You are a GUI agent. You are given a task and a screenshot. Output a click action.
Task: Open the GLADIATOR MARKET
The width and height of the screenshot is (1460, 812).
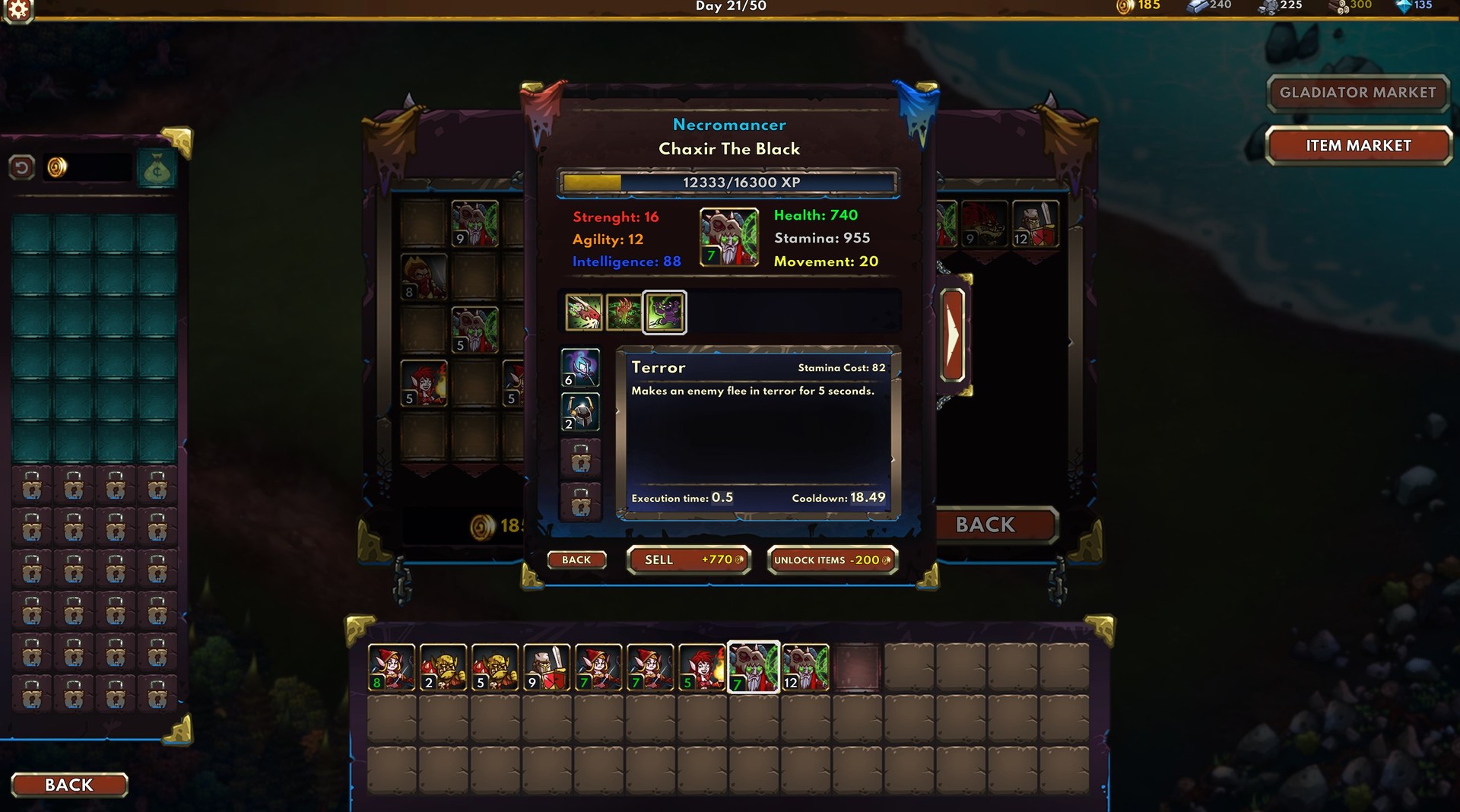[x=1358, y=93]
